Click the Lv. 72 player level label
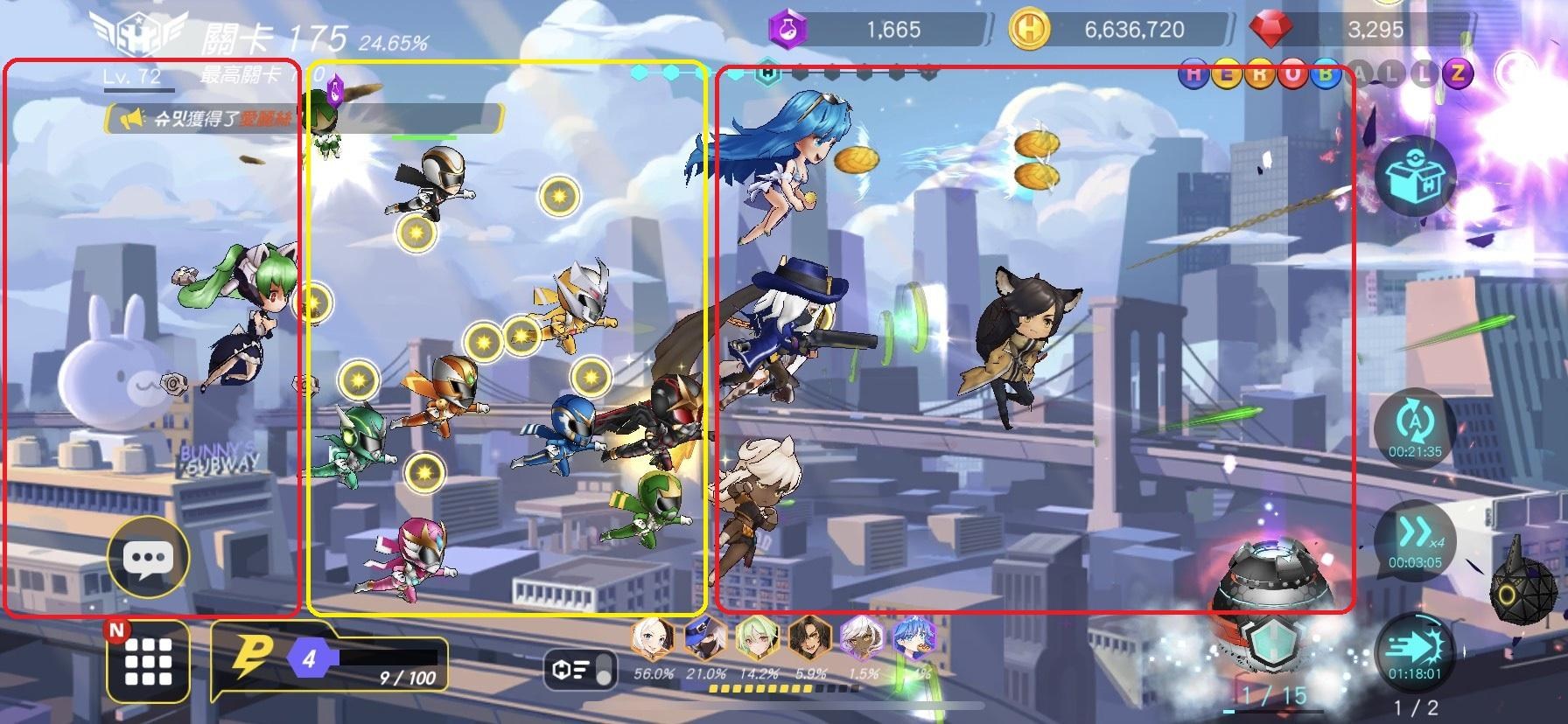1568x724 pixels. click(129, 77)
